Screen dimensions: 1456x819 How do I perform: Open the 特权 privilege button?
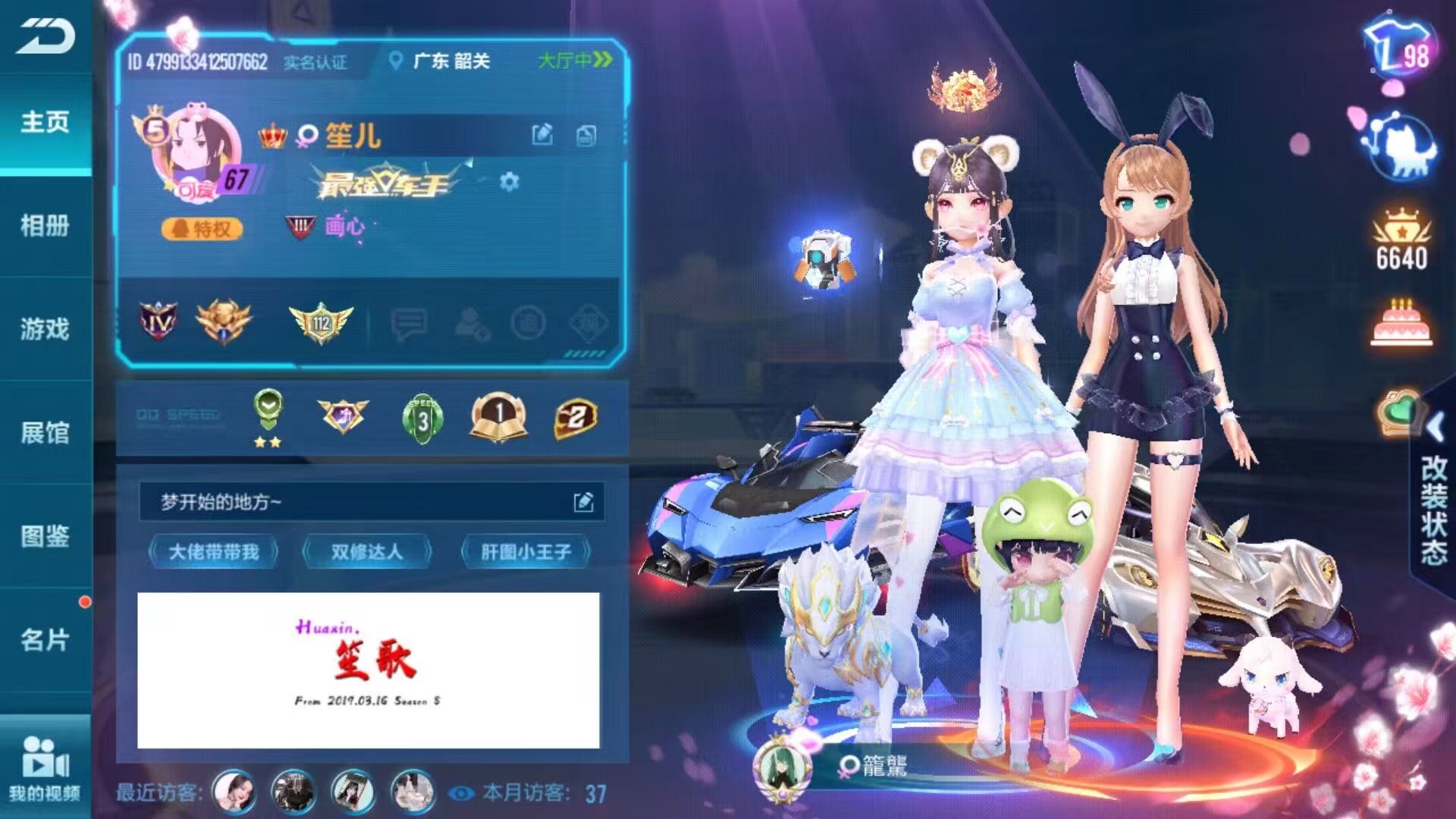coord(202,228)
